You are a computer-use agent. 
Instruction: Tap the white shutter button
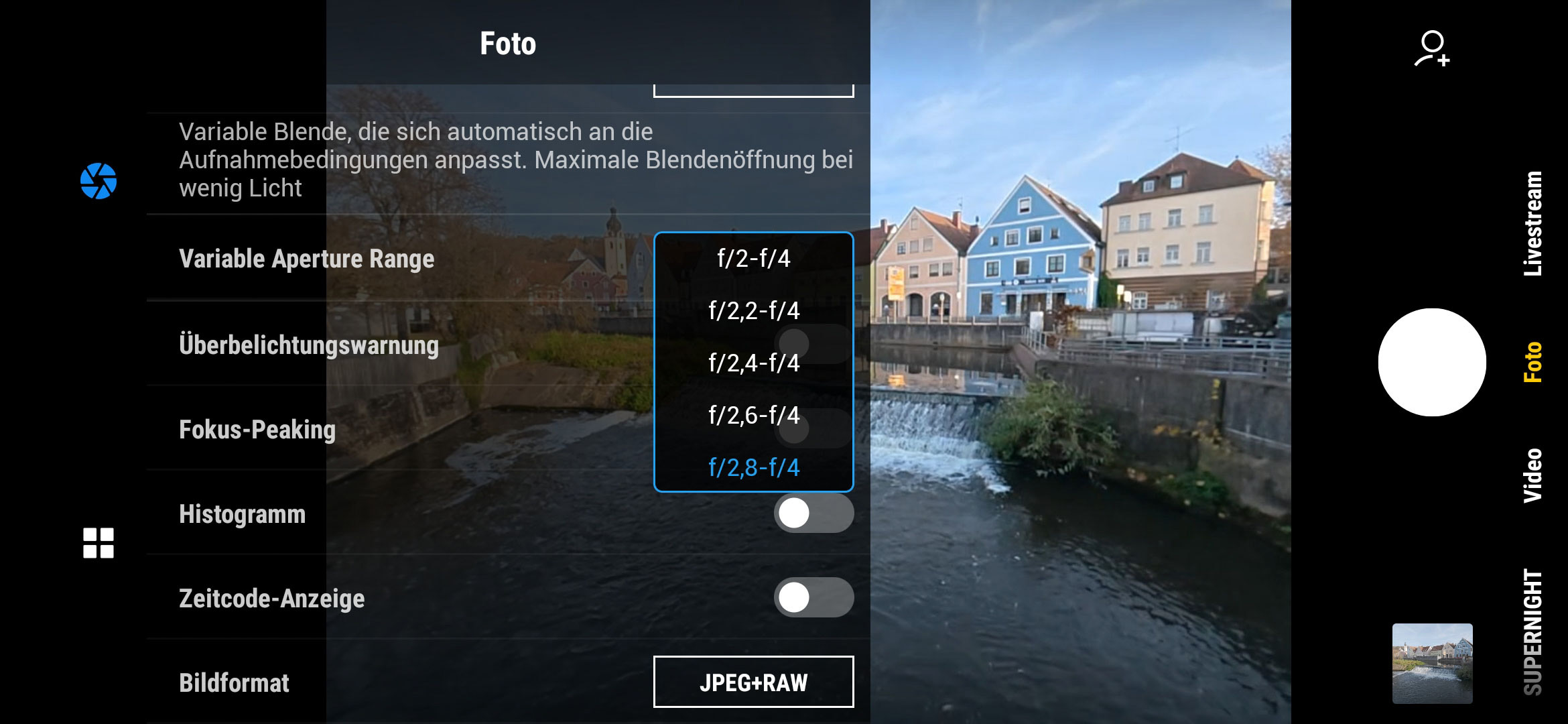point(1431,363)
